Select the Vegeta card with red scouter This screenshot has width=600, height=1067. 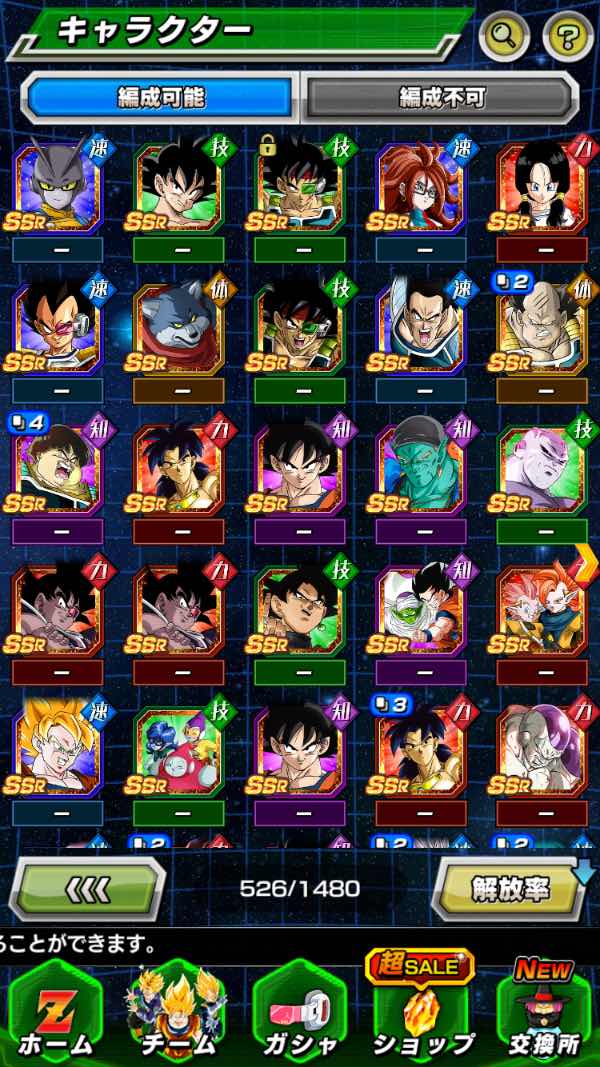pos(57,329)
